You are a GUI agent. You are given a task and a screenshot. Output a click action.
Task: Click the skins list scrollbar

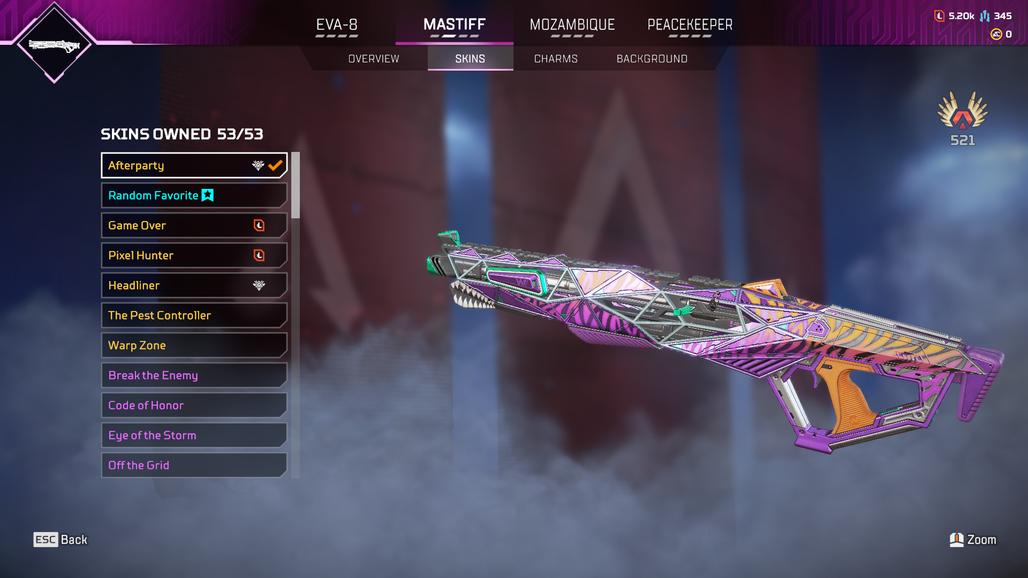[295, 186]
